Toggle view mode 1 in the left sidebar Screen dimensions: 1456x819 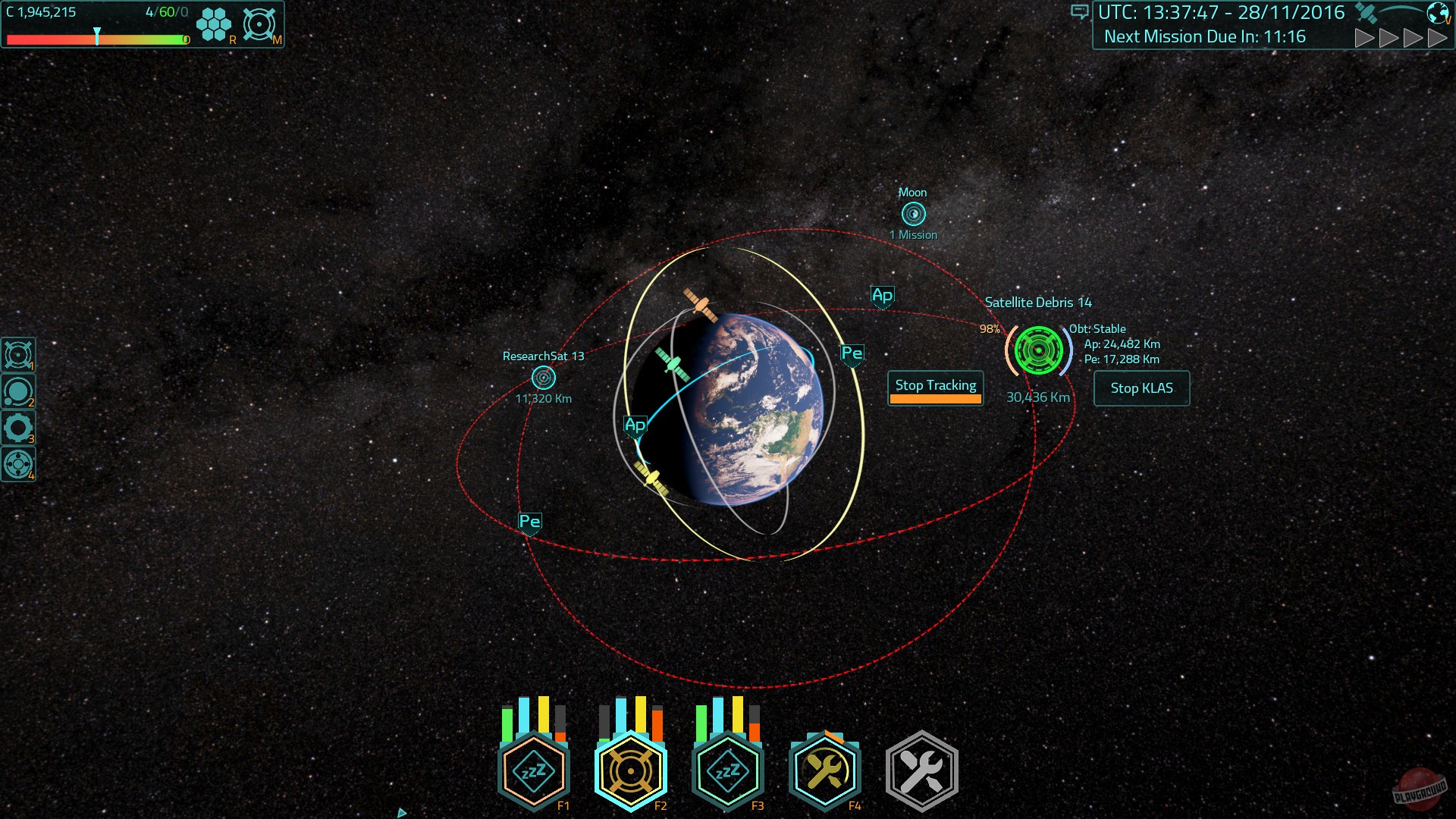19,353
